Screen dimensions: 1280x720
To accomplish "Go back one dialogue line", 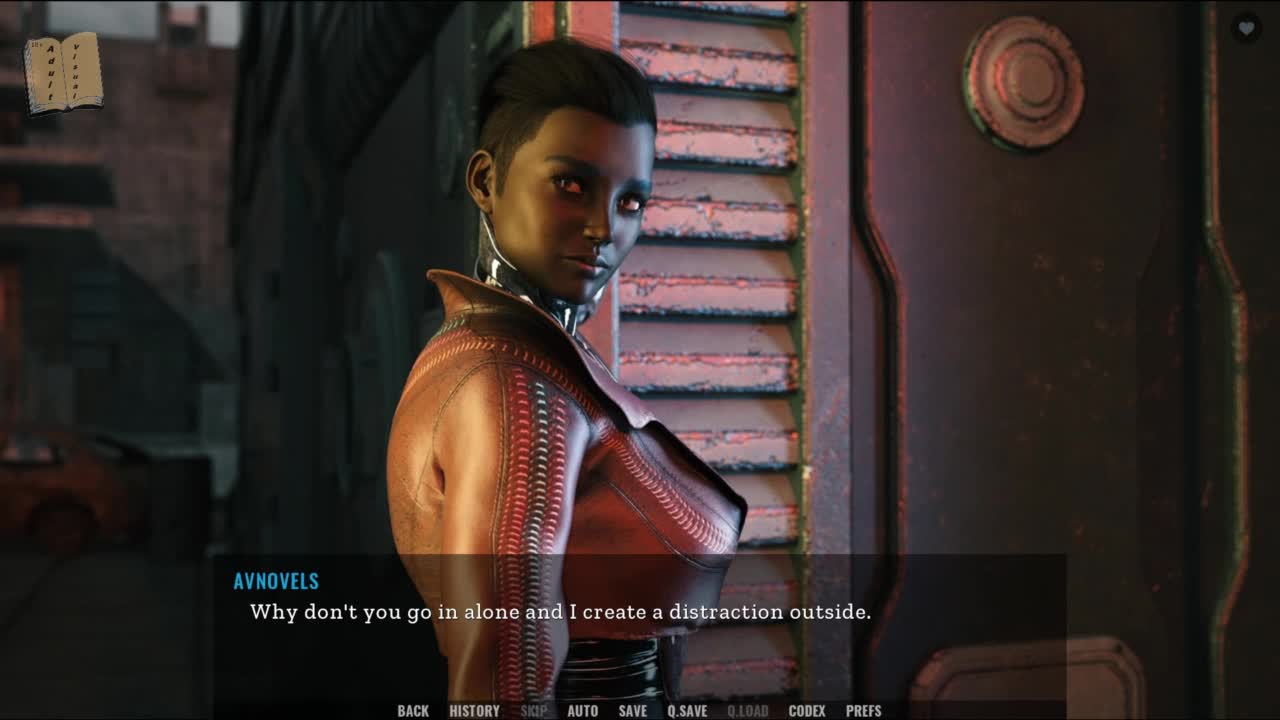I will [413, 711].
